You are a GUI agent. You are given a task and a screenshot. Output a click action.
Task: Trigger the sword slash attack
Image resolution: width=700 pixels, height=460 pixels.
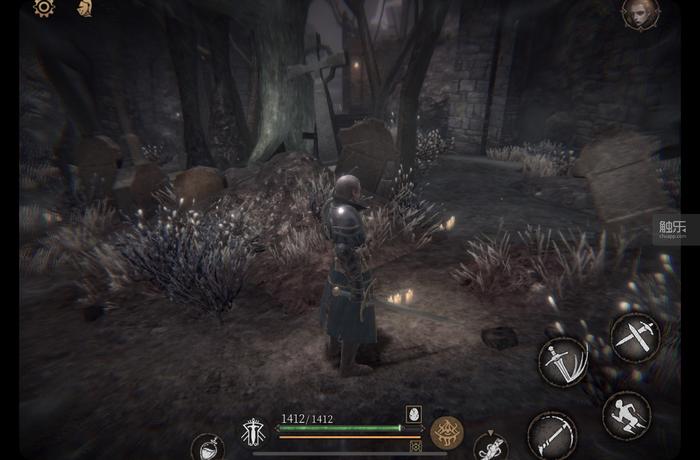point(563,362)
